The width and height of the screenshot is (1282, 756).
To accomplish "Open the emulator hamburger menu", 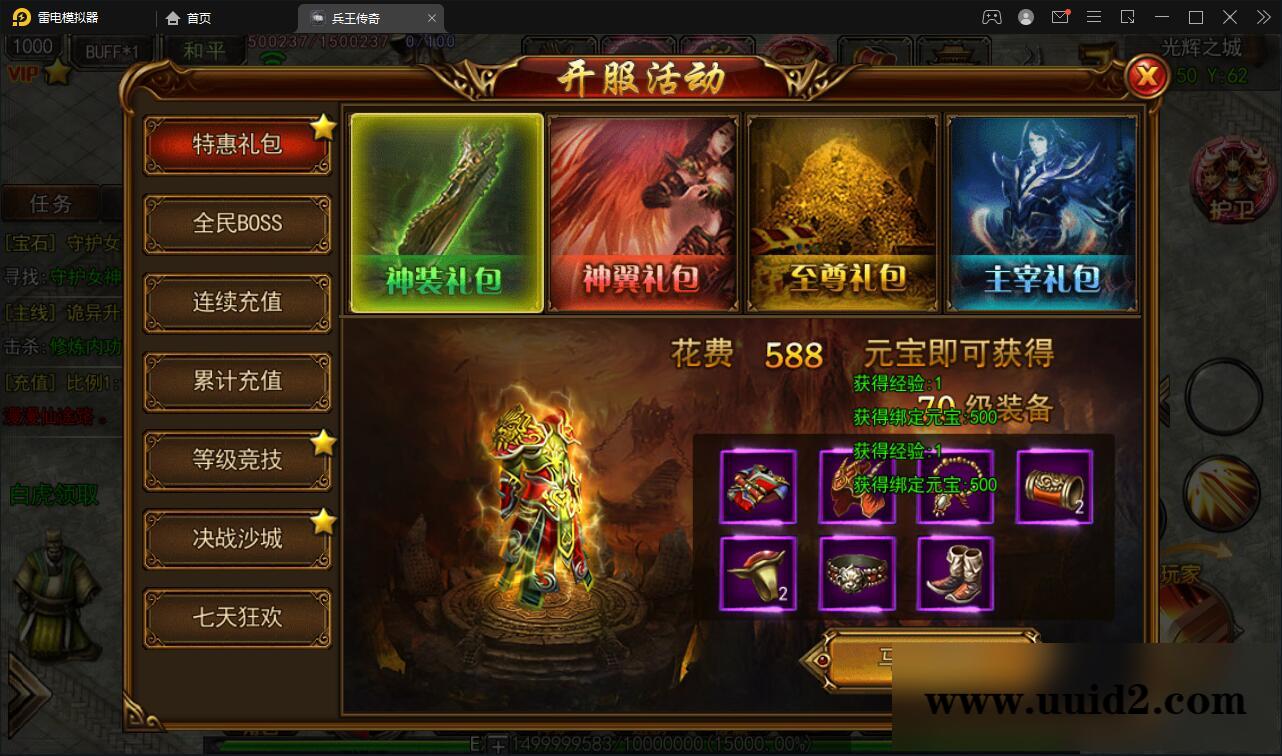I will (1093, 17).
